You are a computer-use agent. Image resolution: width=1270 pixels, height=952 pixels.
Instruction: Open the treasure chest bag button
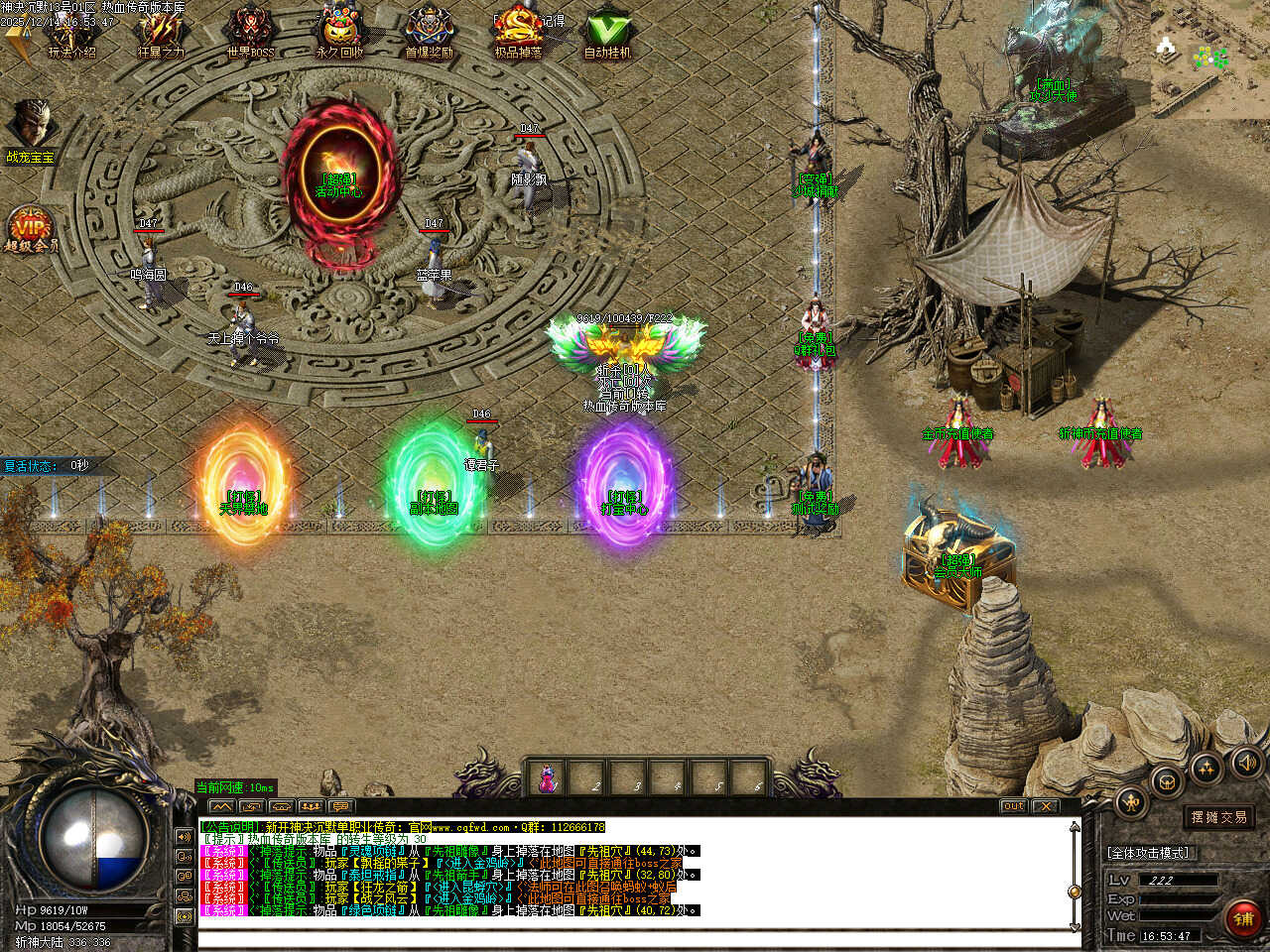pos(1167,779)
